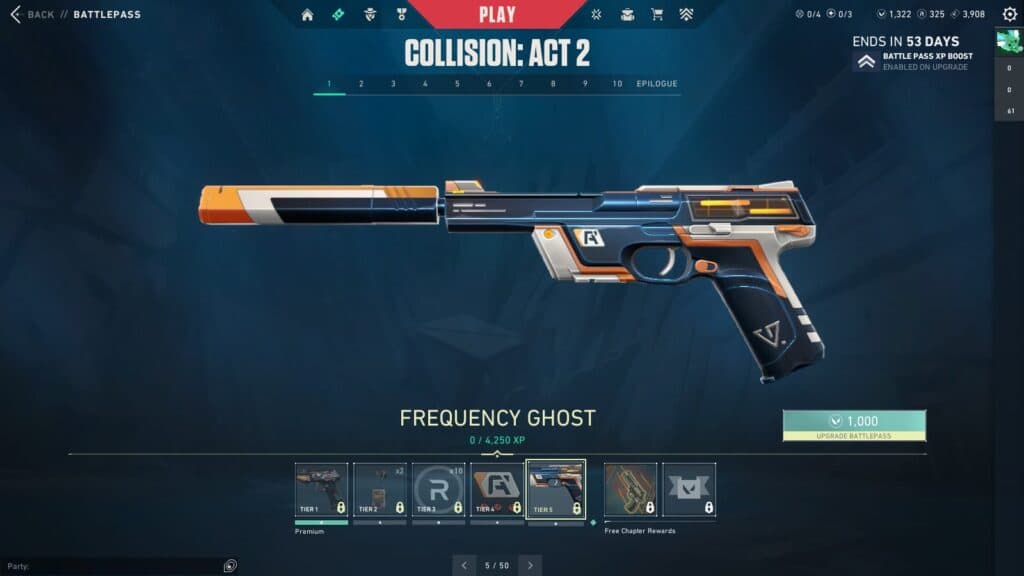Go to the previous tier page arrow
The height and width of the screenshot is (576, 1024).
click(x=464, y=565)
